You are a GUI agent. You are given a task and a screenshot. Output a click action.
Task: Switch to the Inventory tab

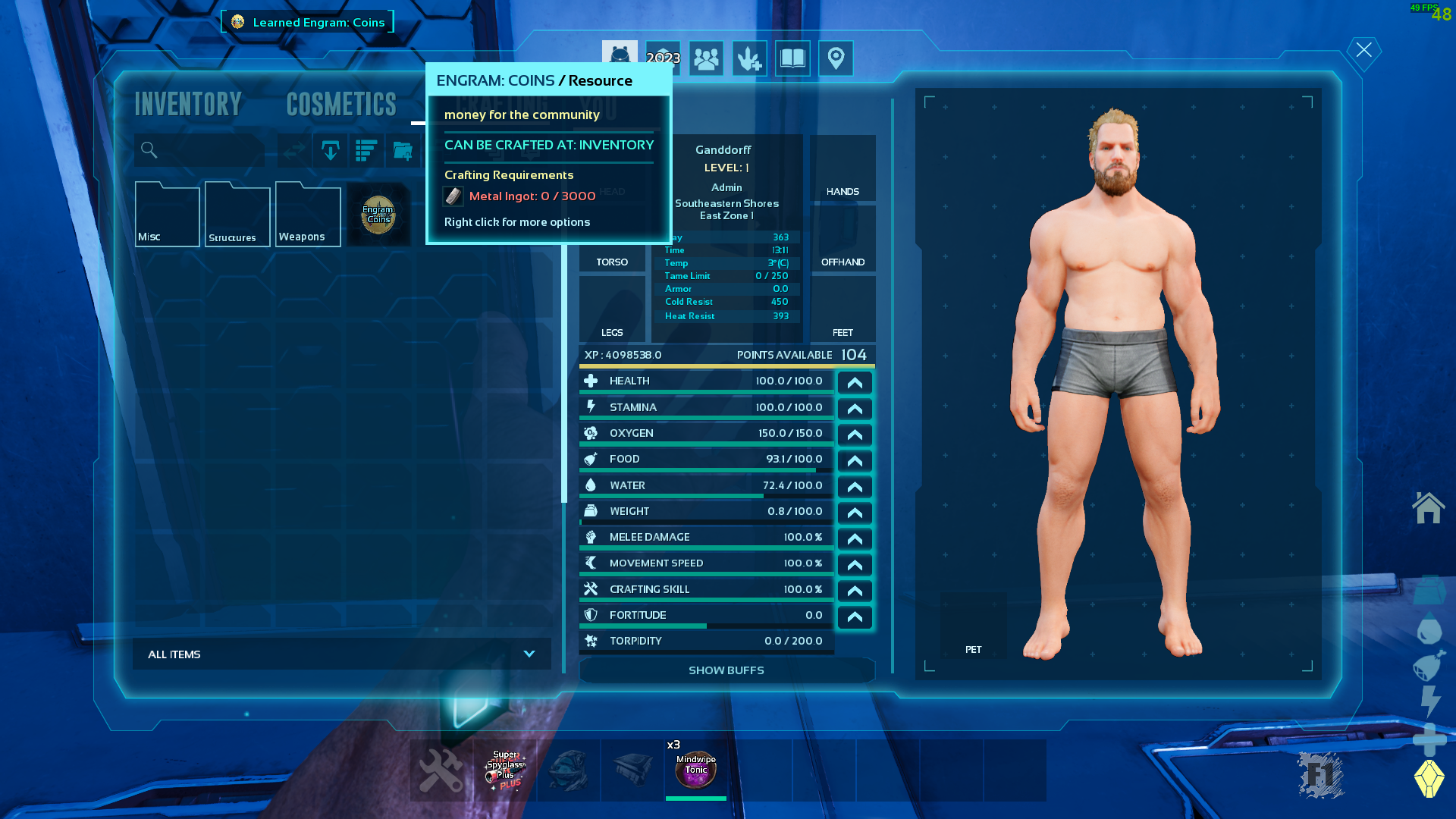tap(188, 104)
